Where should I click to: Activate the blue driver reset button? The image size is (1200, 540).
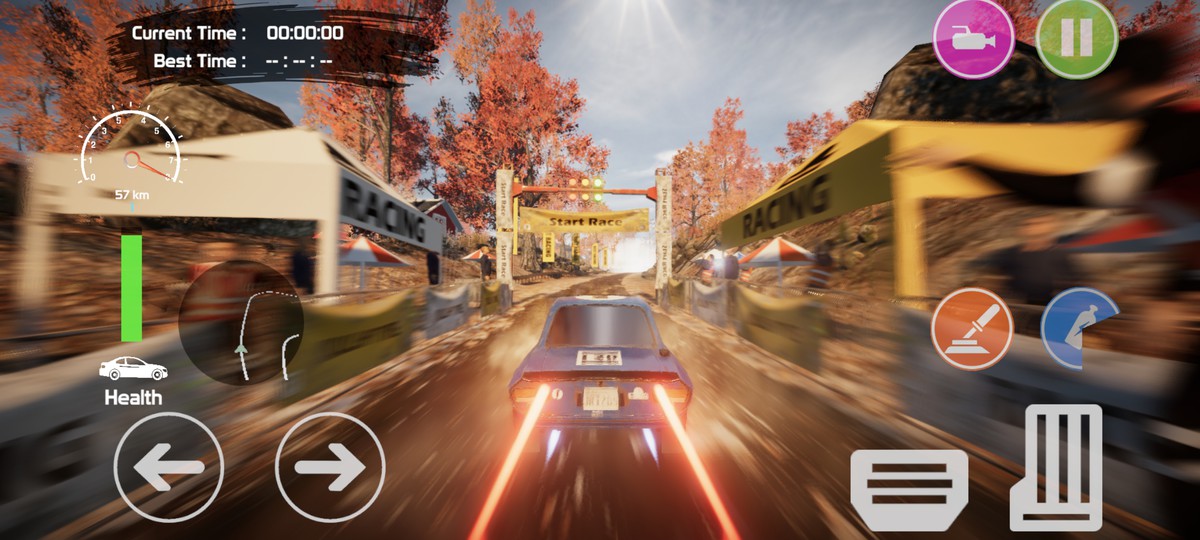click(x=1079, y=329)
